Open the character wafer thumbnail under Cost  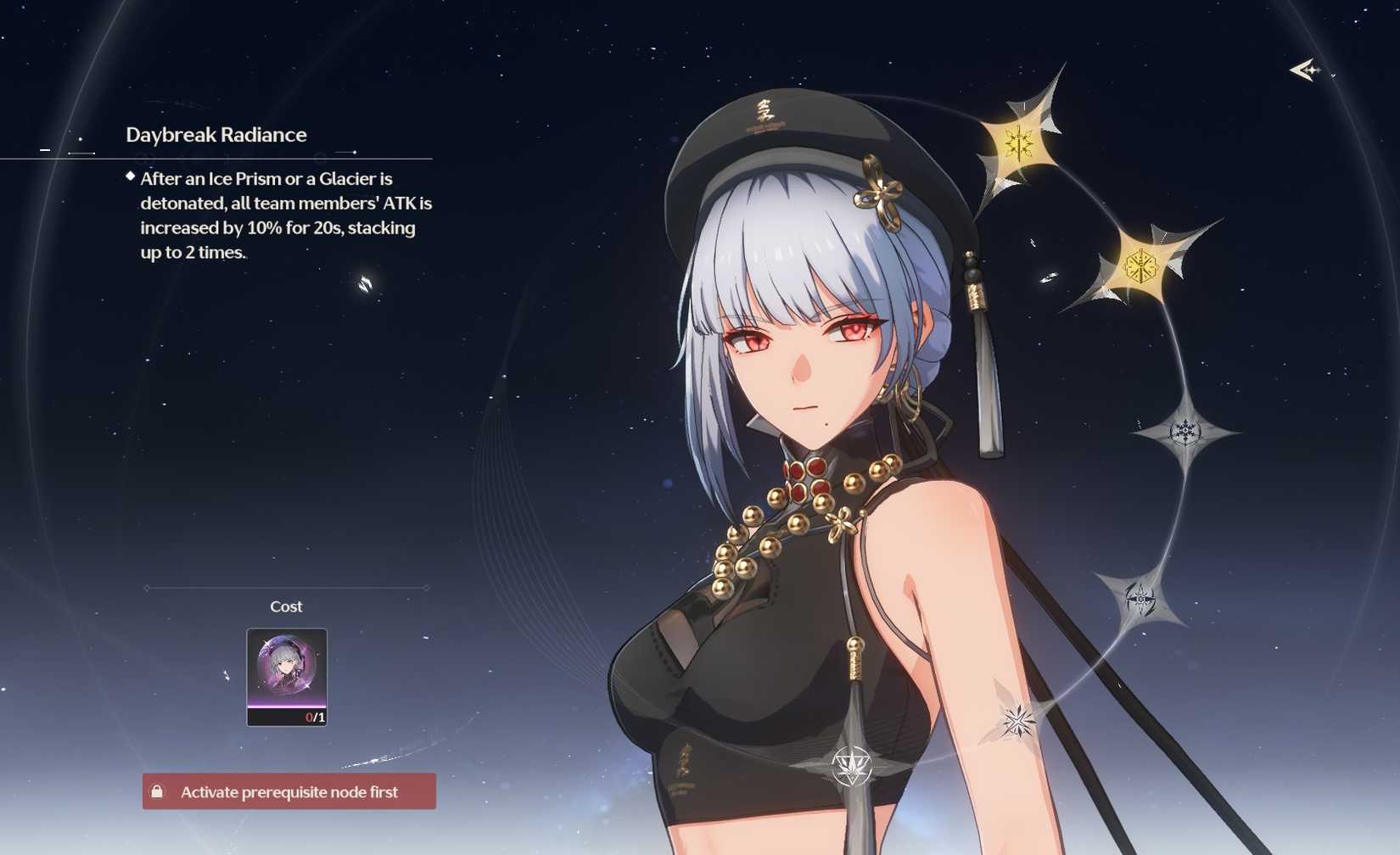coord(285,674)
